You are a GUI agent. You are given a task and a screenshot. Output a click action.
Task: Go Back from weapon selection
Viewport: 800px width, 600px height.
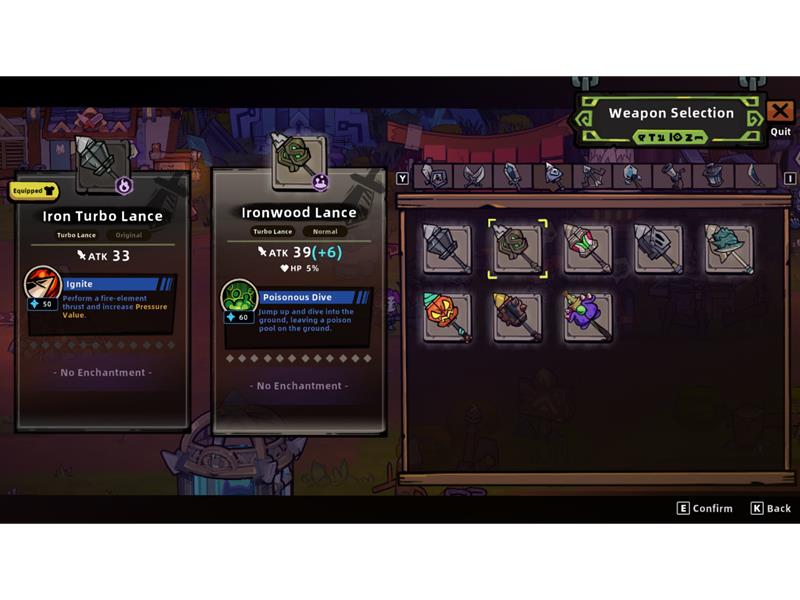pos(771,508)
